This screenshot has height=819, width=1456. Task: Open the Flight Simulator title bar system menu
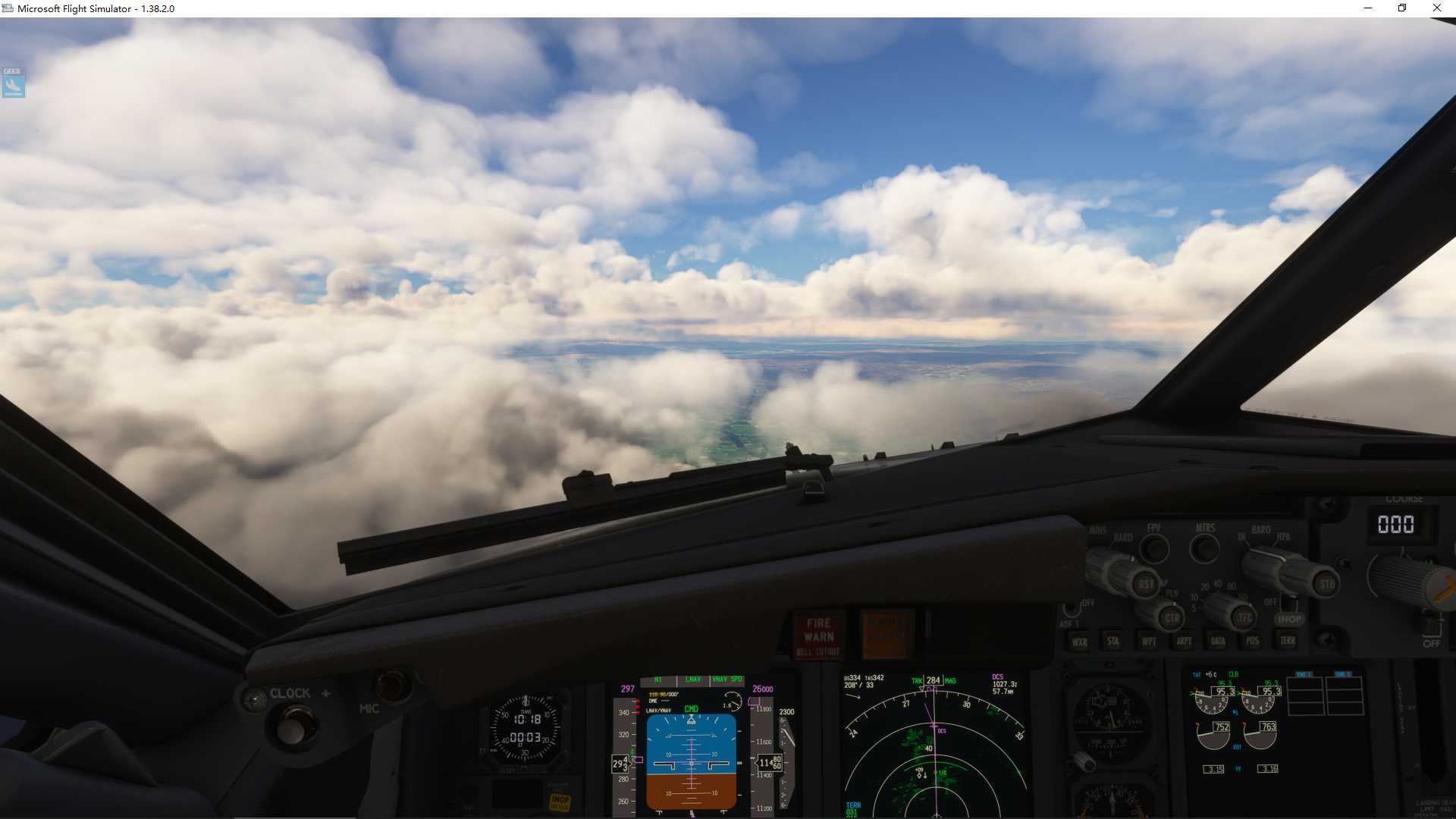tap(8, 8)
